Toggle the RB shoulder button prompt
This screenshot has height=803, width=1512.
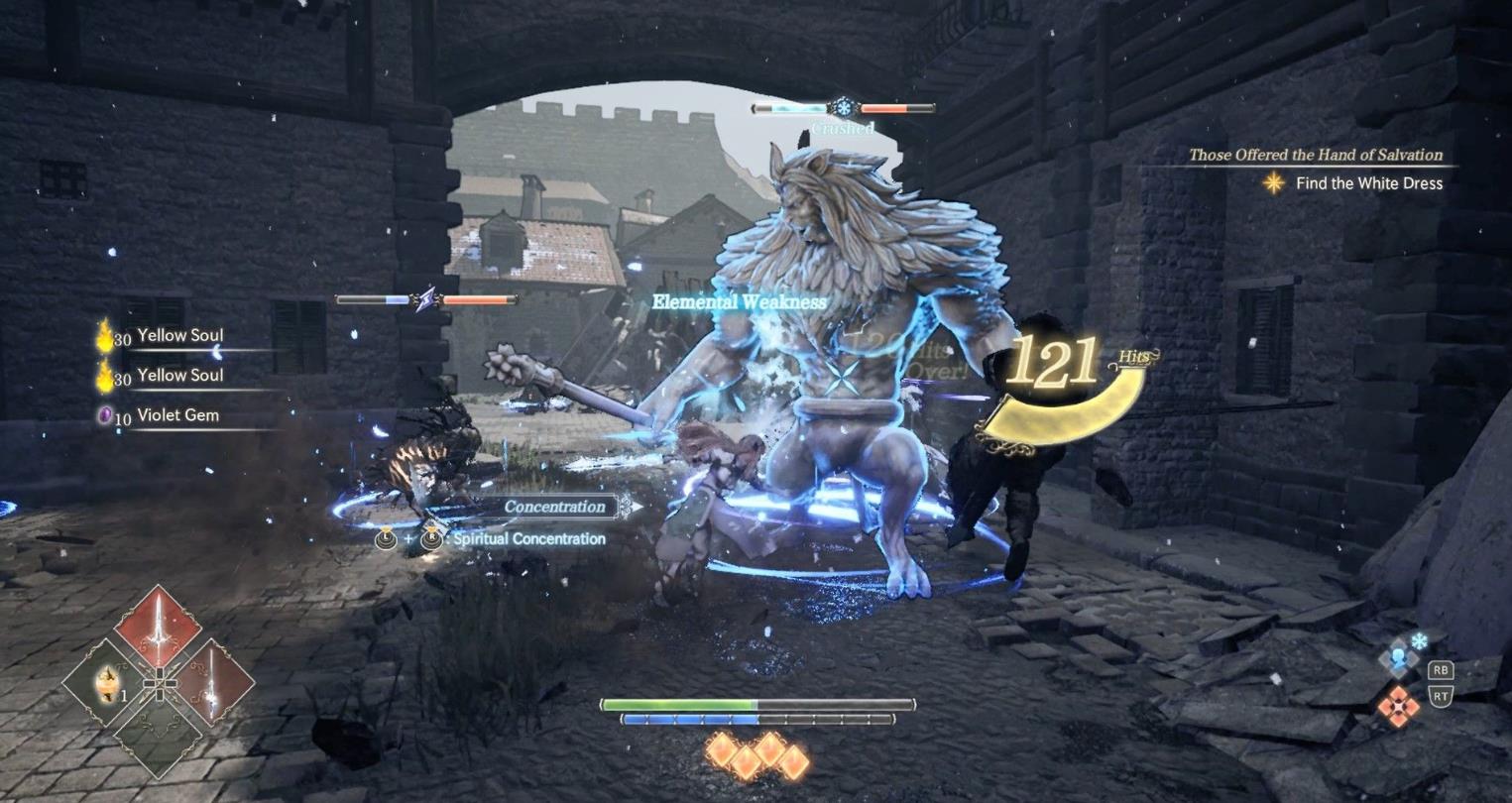click(x=1441, y=670)
